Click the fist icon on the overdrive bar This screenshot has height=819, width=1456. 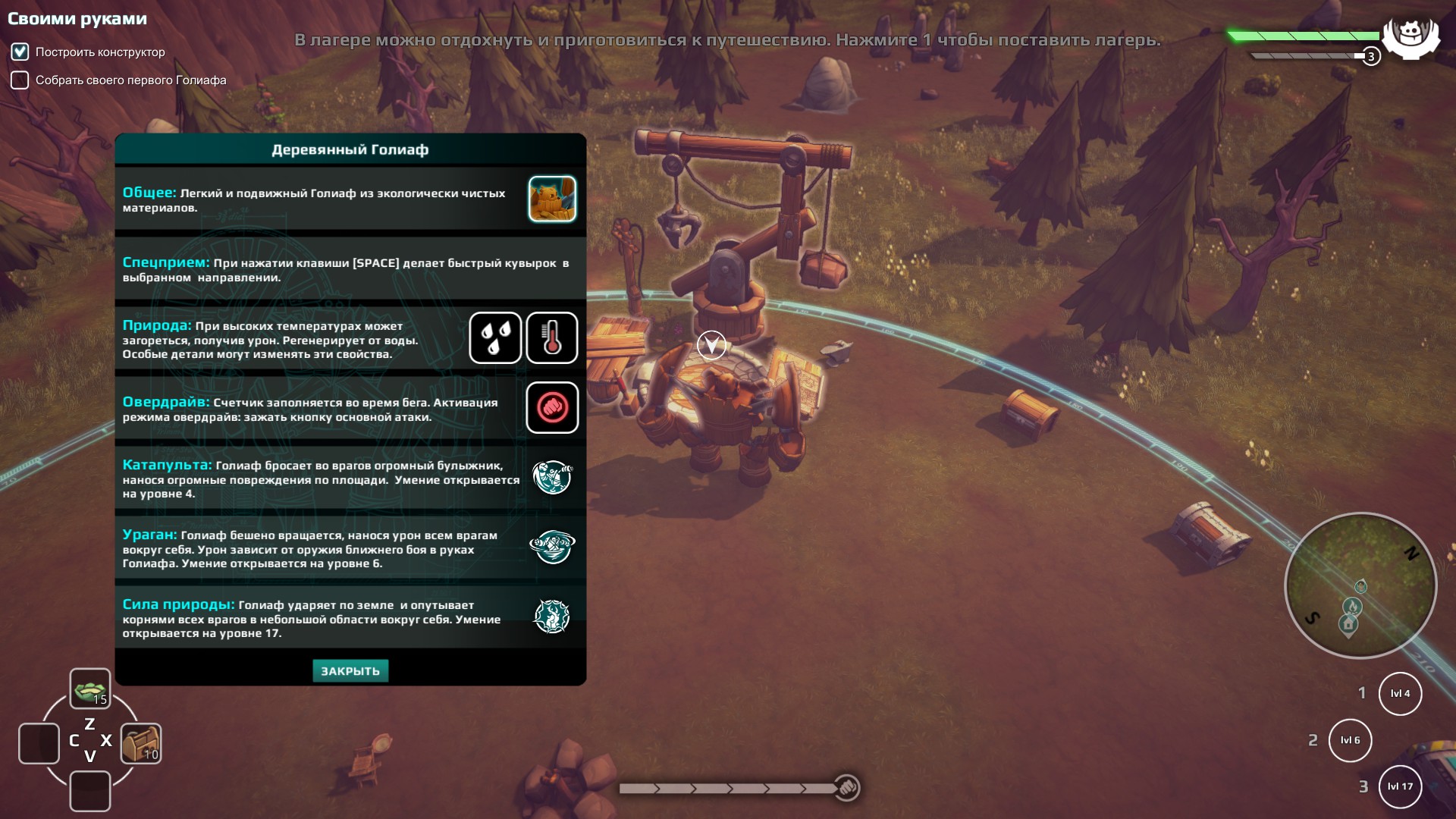(847, 788)
